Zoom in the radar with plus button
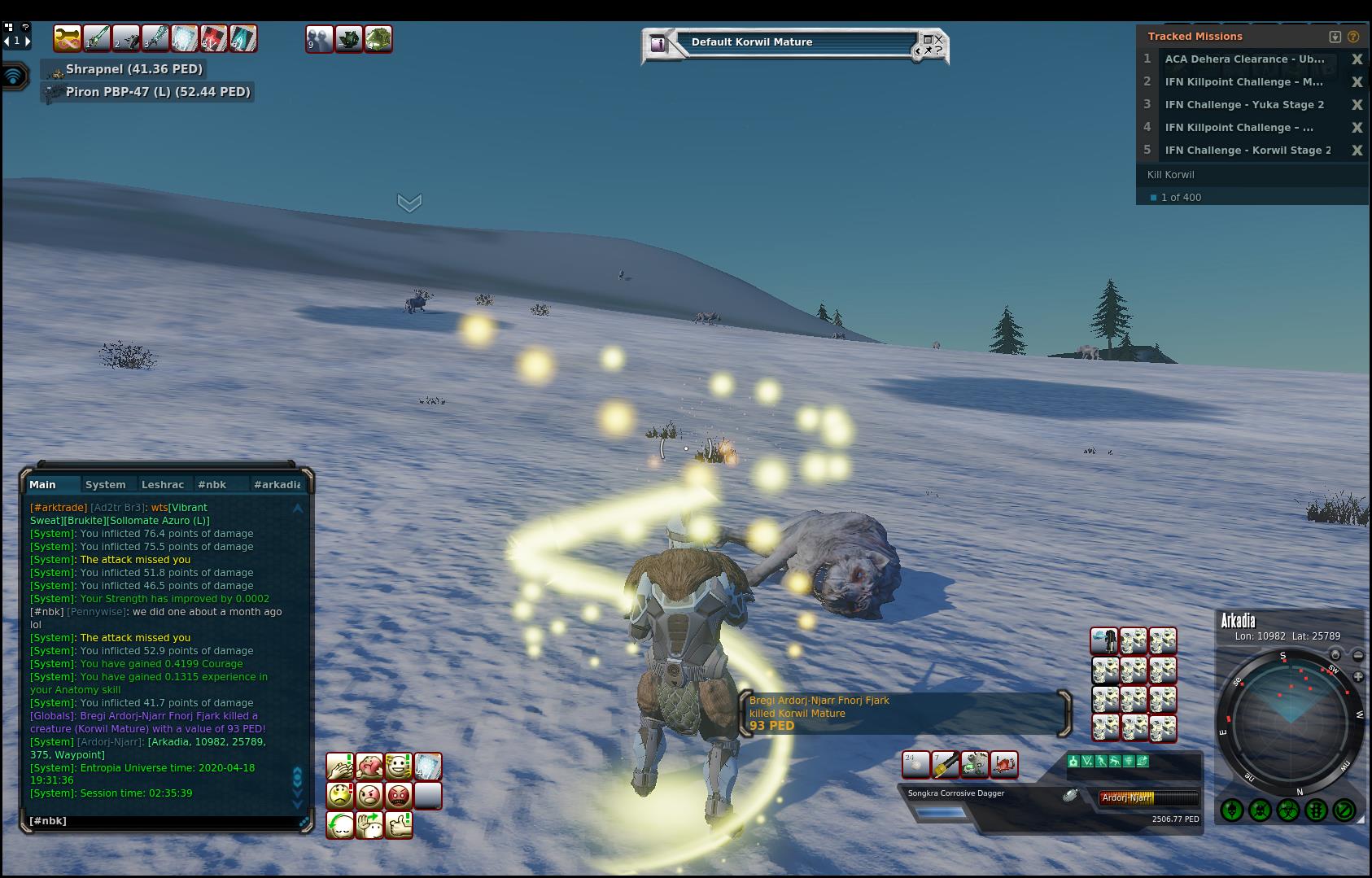Screen dimensions: 1372x878 [1358, 677]
